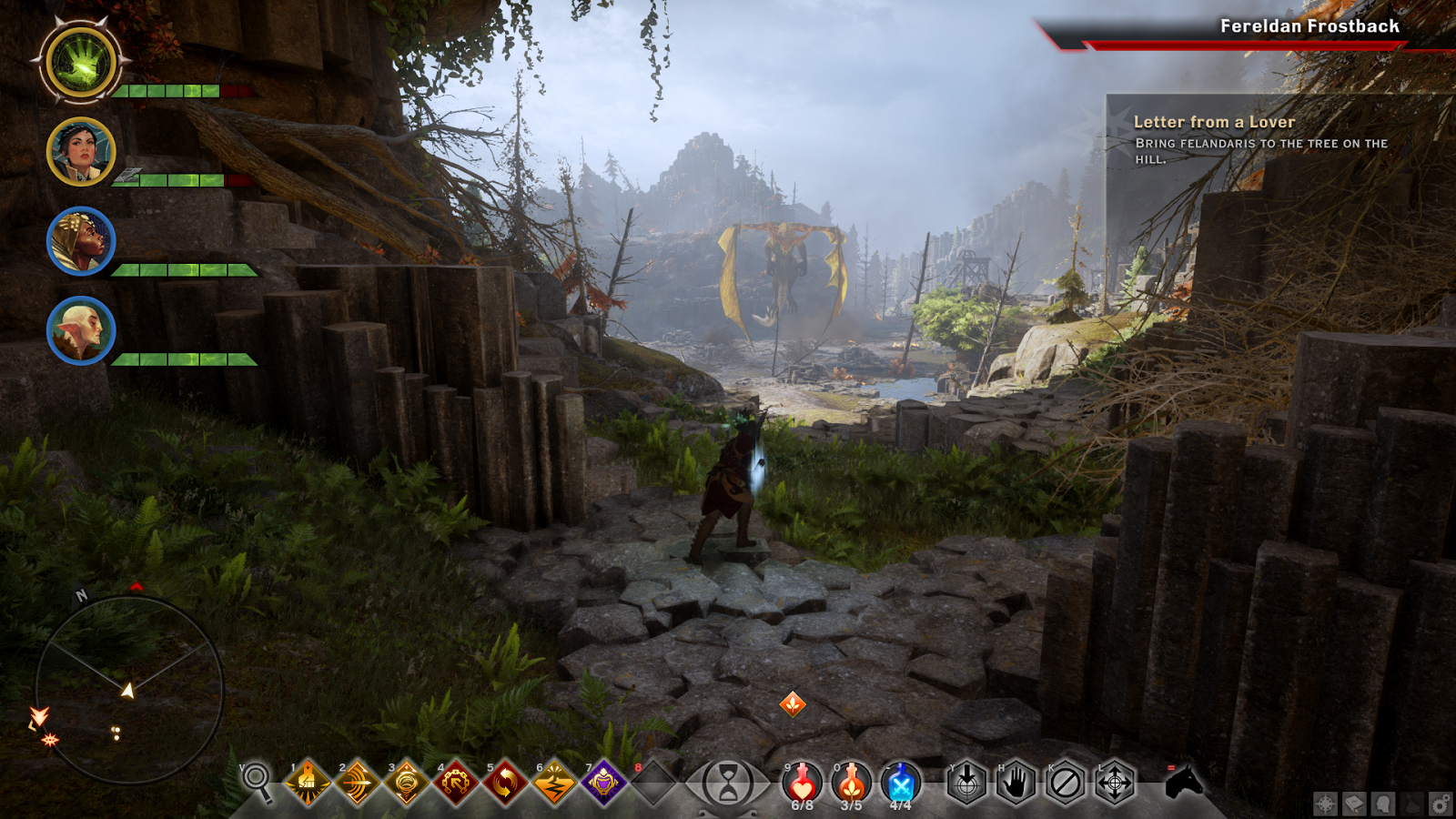The height and width of the screenshot is (819, 1456).
Task: Activate the ground-crack earthshaking ability
Action: pos(553,782)
